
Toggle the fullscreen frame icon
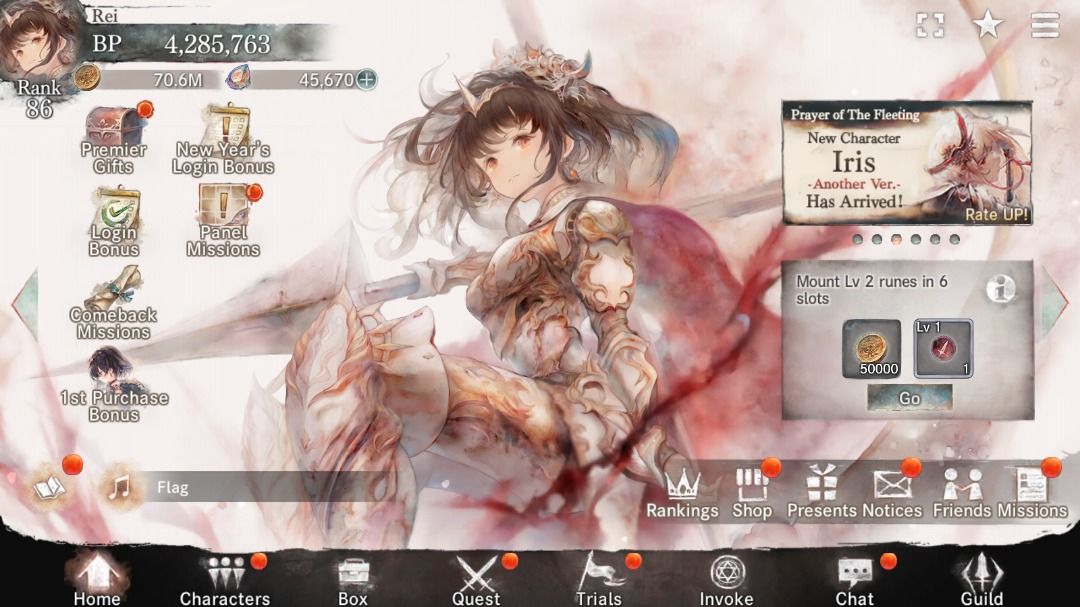(930, 25)
